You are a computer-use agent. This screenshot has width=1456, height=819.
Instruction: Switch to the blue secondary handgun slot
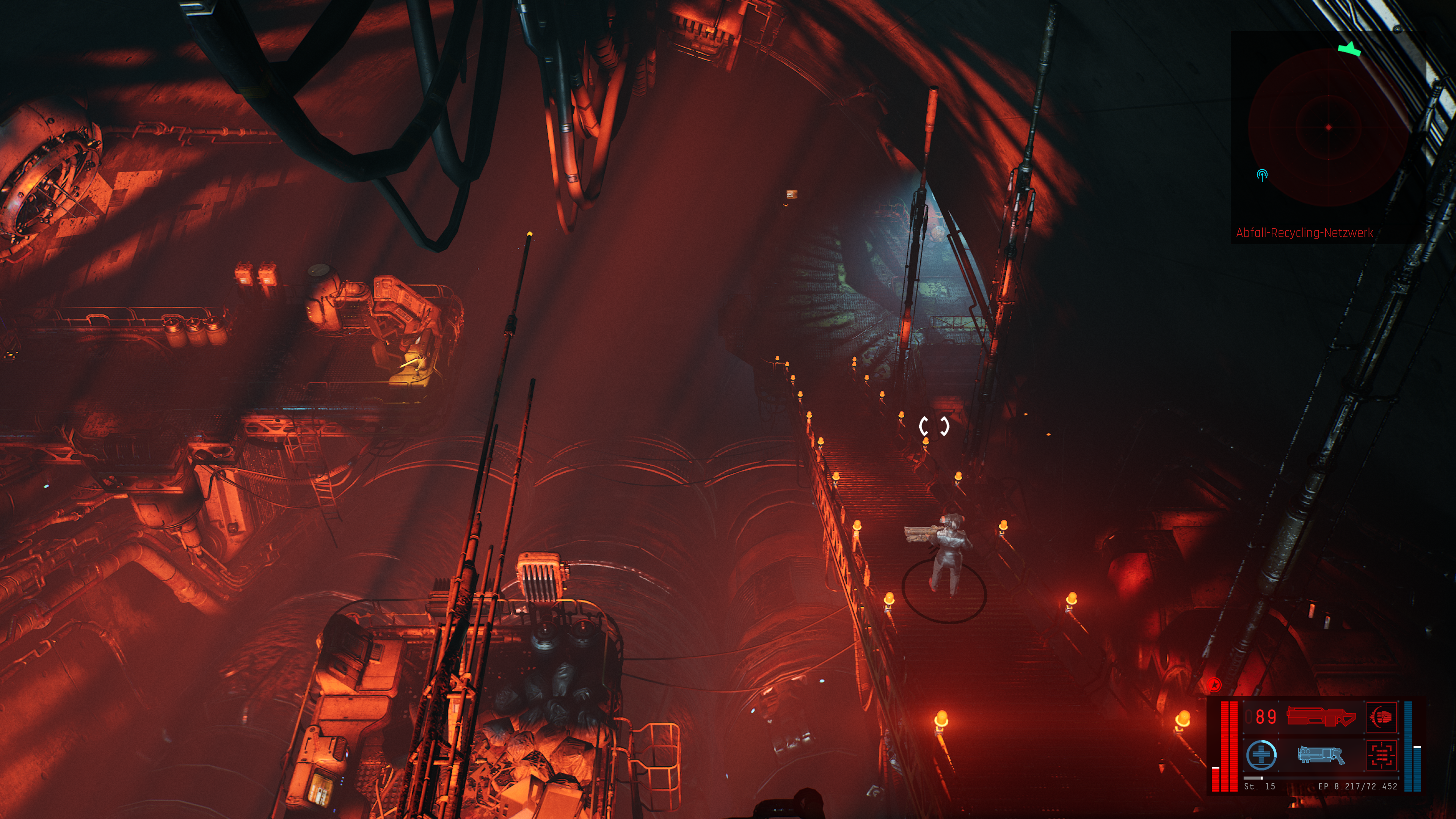pyautogui.click(x=1320, y=755)
